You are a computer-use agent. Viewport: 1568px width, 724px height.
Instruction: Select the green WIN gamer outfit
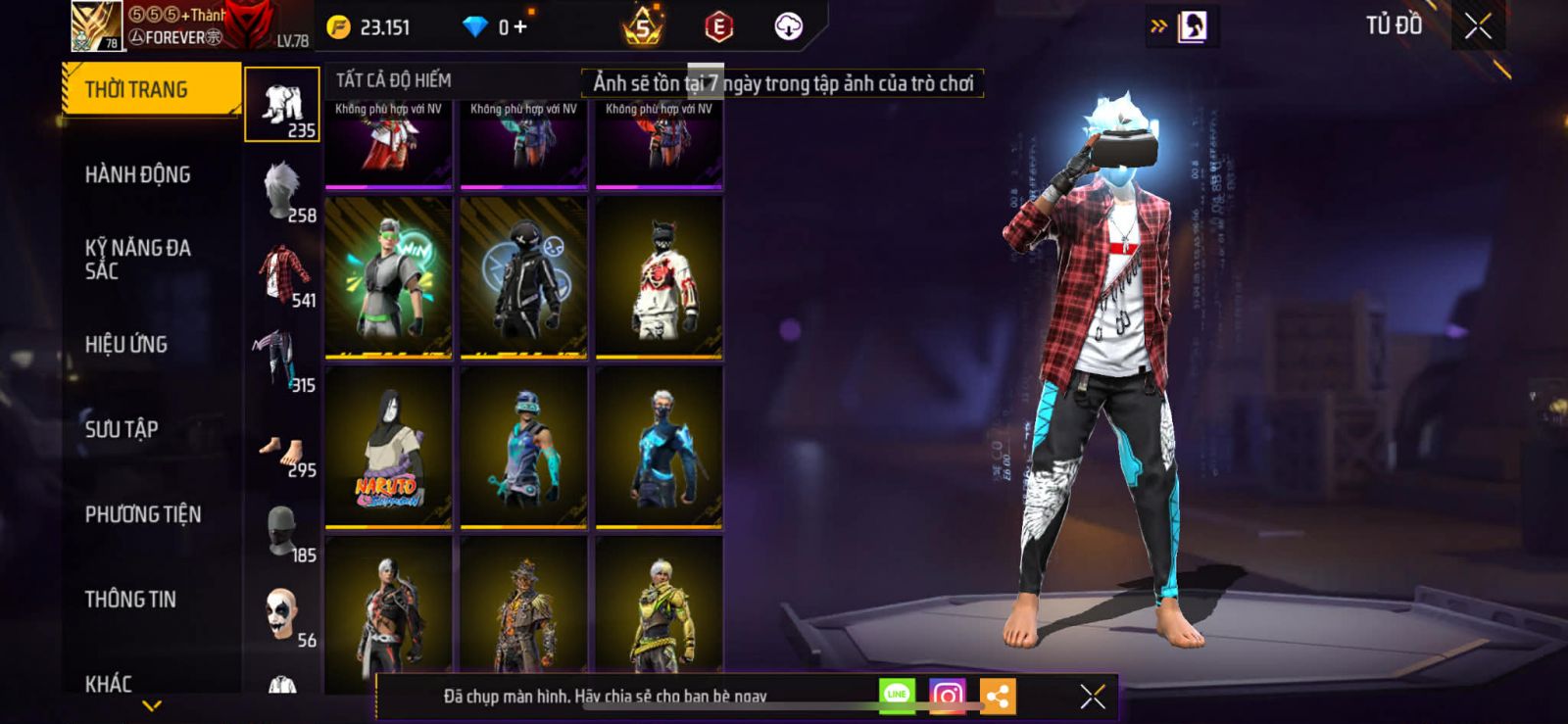389,277
